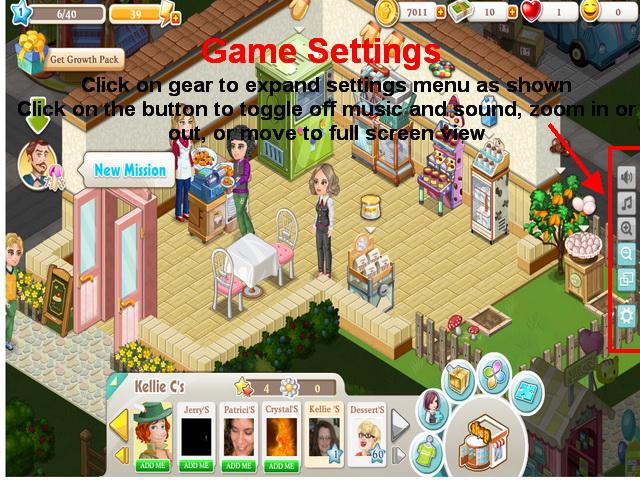Click the zoom in magnifier button
Screen dimensions: 640x480
627,228
